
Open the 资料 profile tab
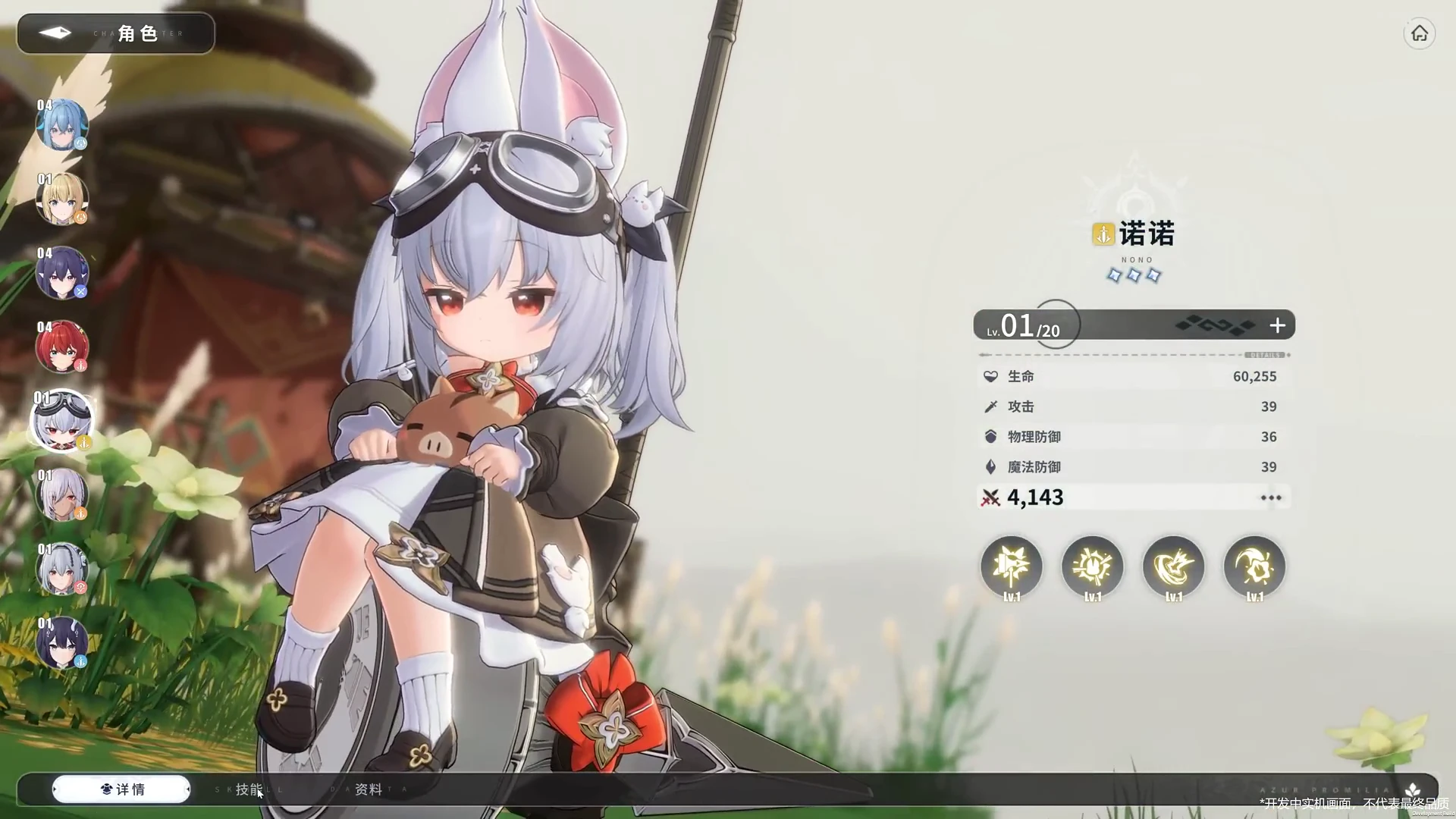tap(369, 789)
